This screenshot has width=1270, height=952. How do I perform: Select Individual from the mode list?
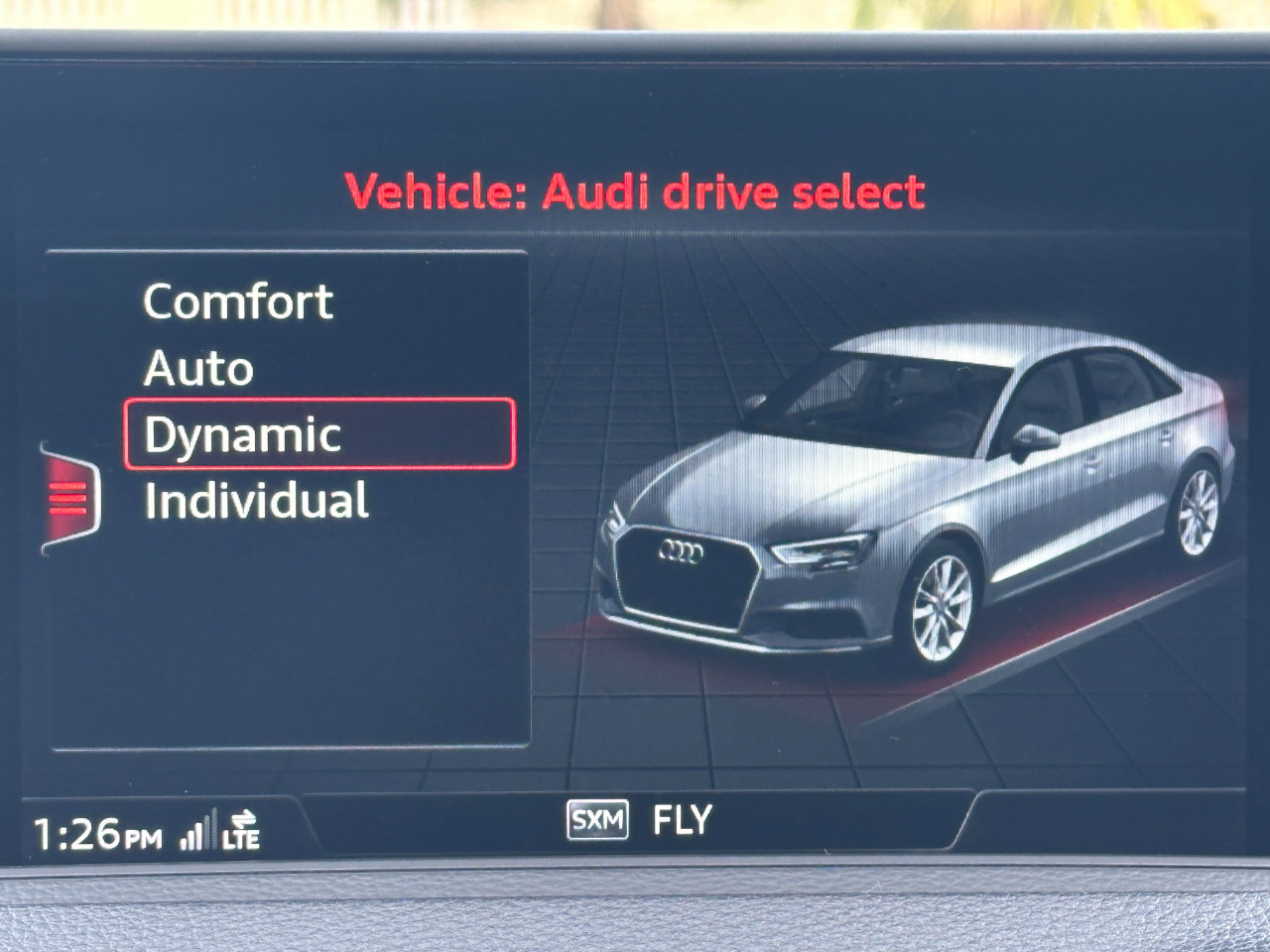tap(255, 498)
